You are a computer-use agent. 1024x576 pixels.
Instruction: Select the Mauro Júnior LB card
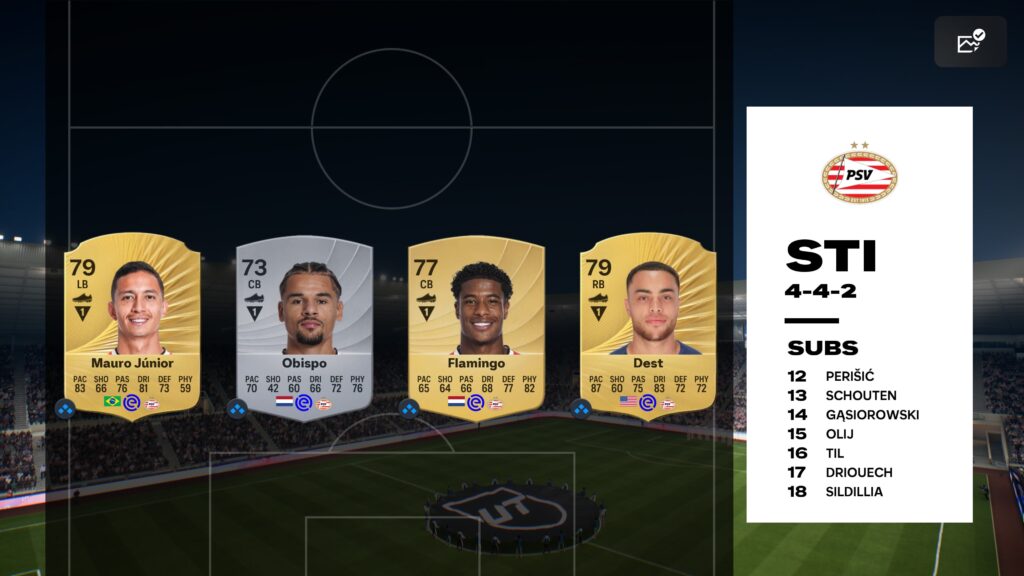click(x=132, y=325)
